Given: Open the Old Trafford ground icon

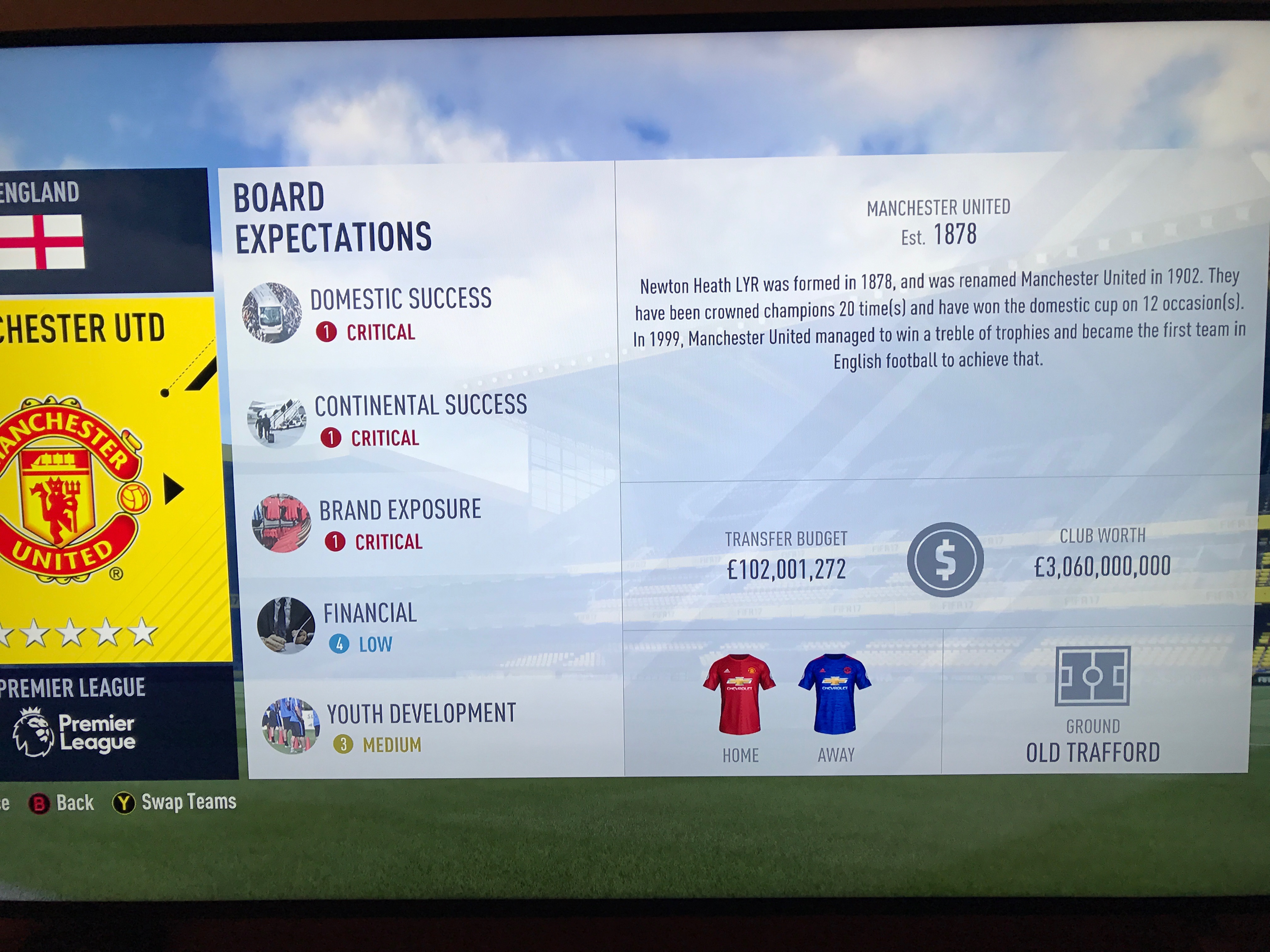Looking at the screenshot, I should pos(1092,676).
